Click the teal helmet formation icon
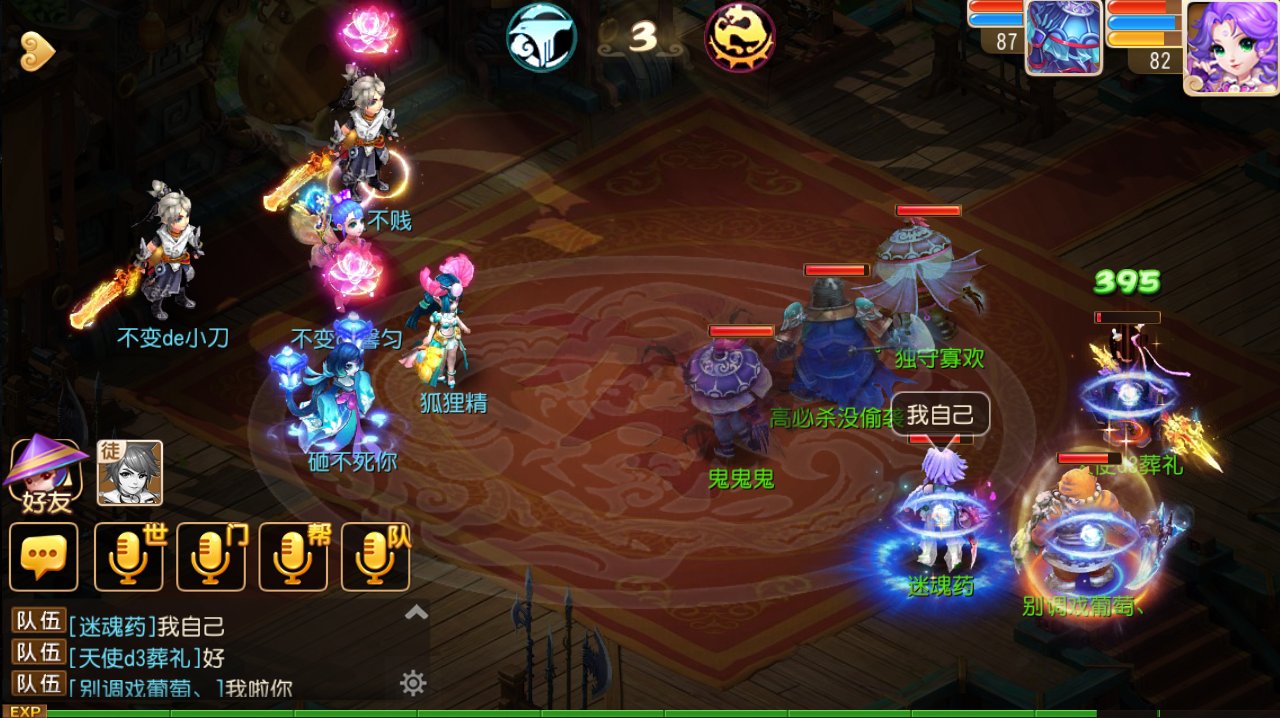Screen dimensions: 1280x718 point(541,37)
